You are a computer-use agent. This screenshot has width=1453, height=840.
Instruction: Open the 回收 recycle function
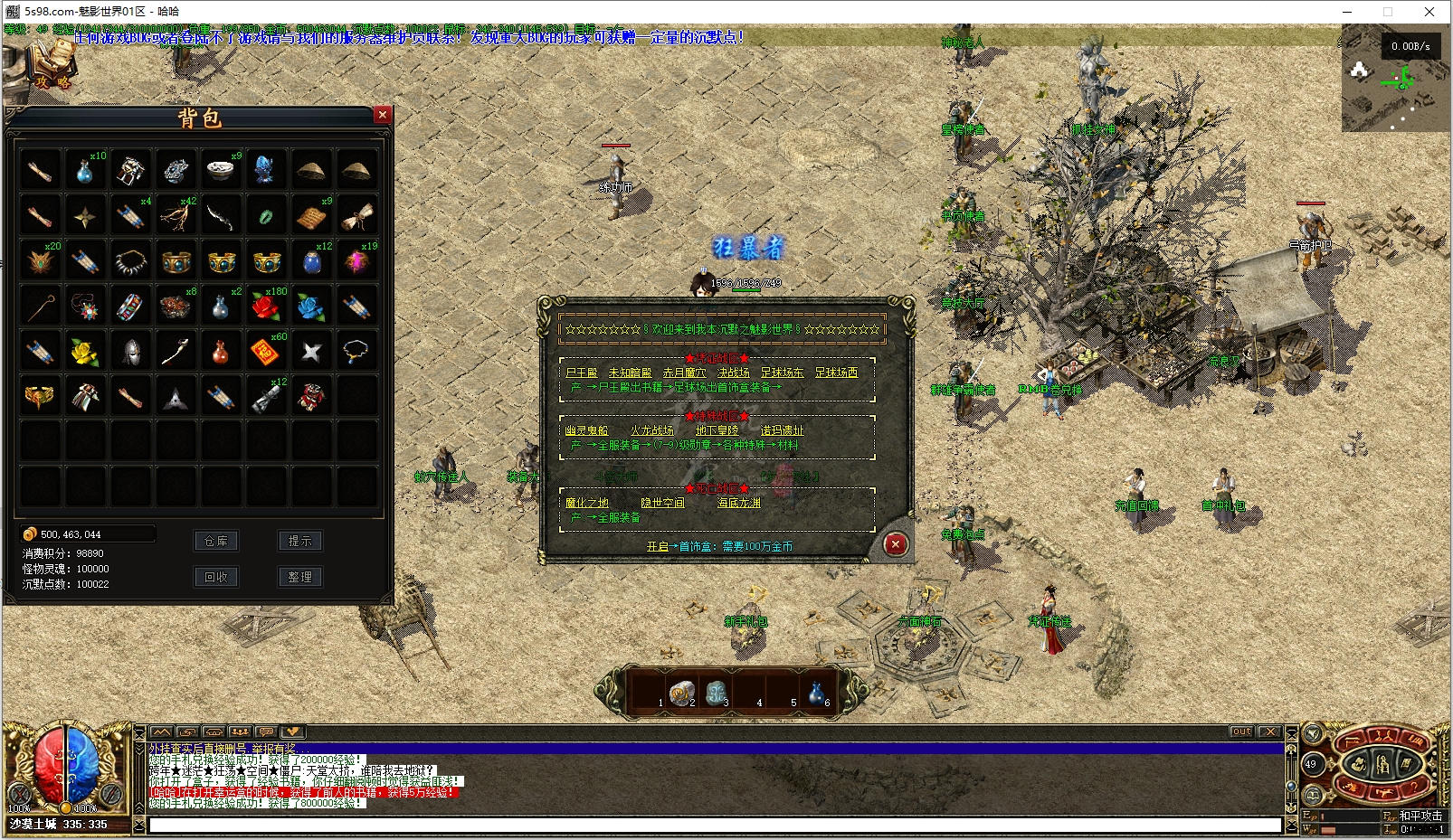pos(216,577)
